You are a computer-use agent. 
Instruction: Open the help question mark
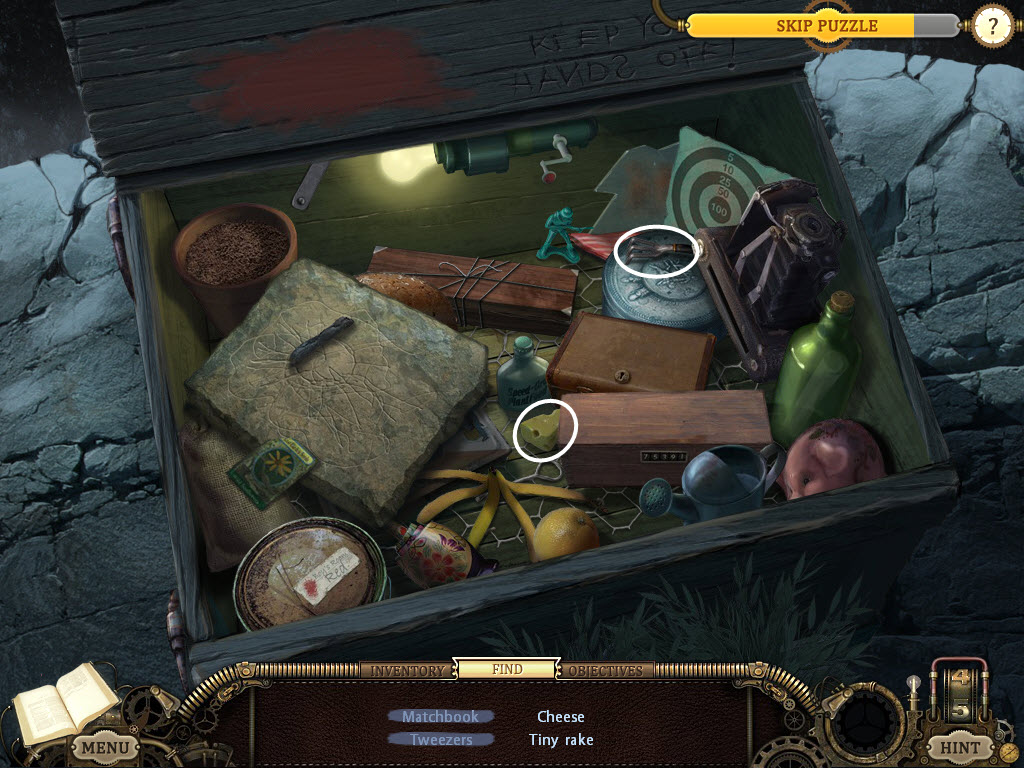click(x=992, y=25)
